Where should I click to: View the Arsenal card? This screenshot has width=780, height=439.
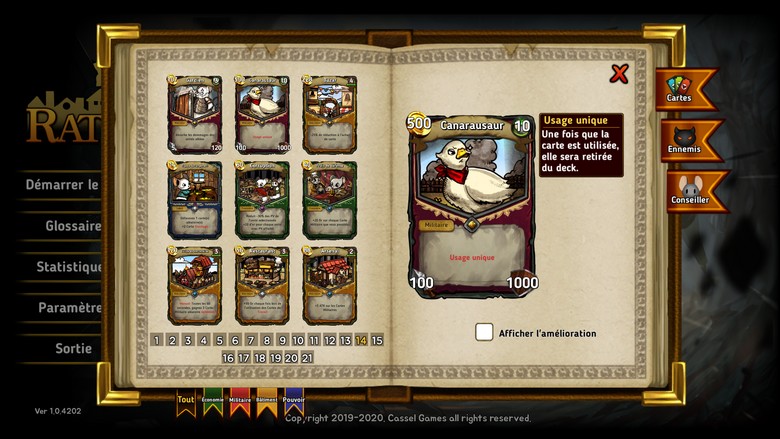click(329, 285)
